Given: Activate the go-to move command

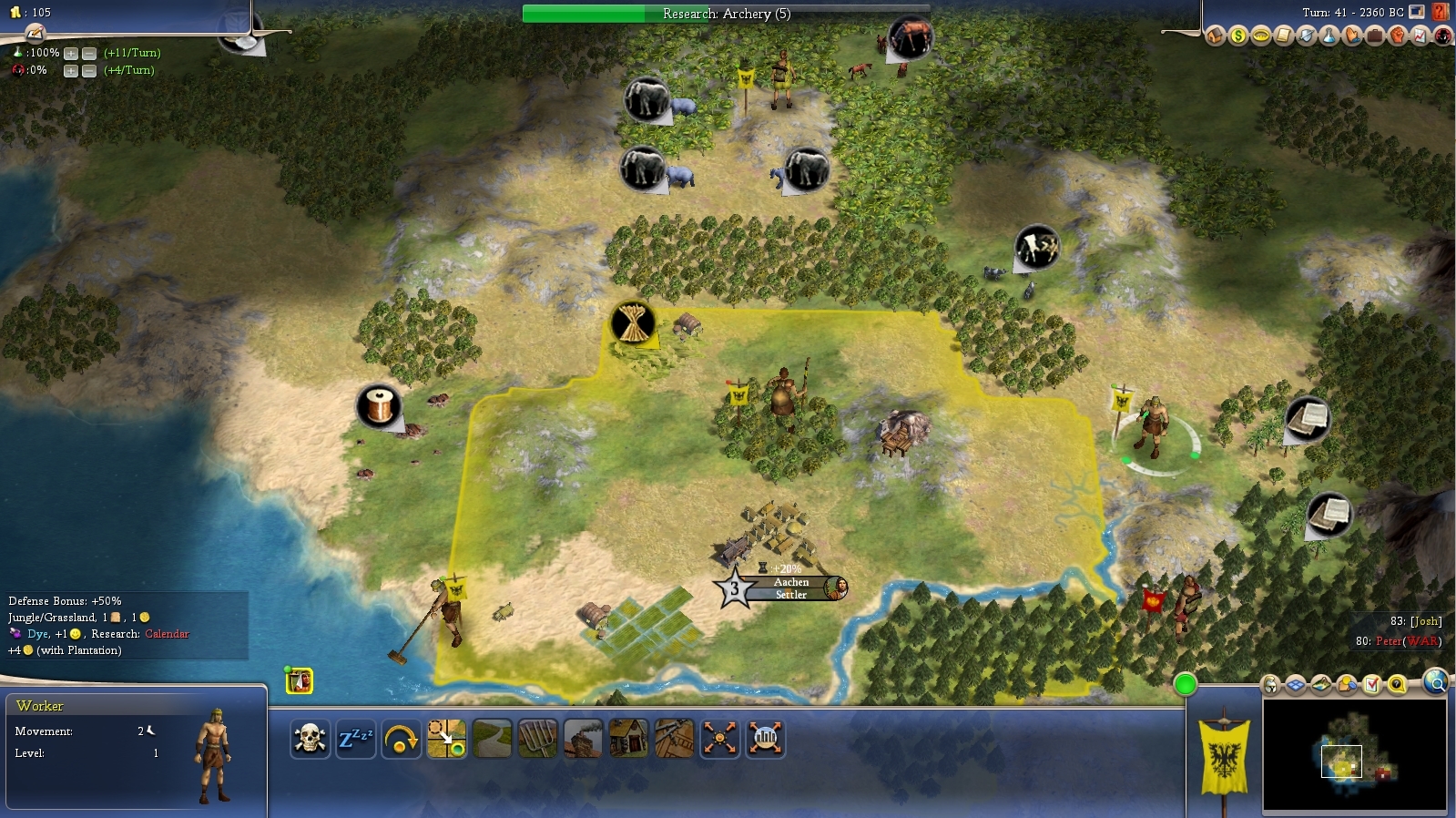Looking at the screenshot, I should 446,739.
